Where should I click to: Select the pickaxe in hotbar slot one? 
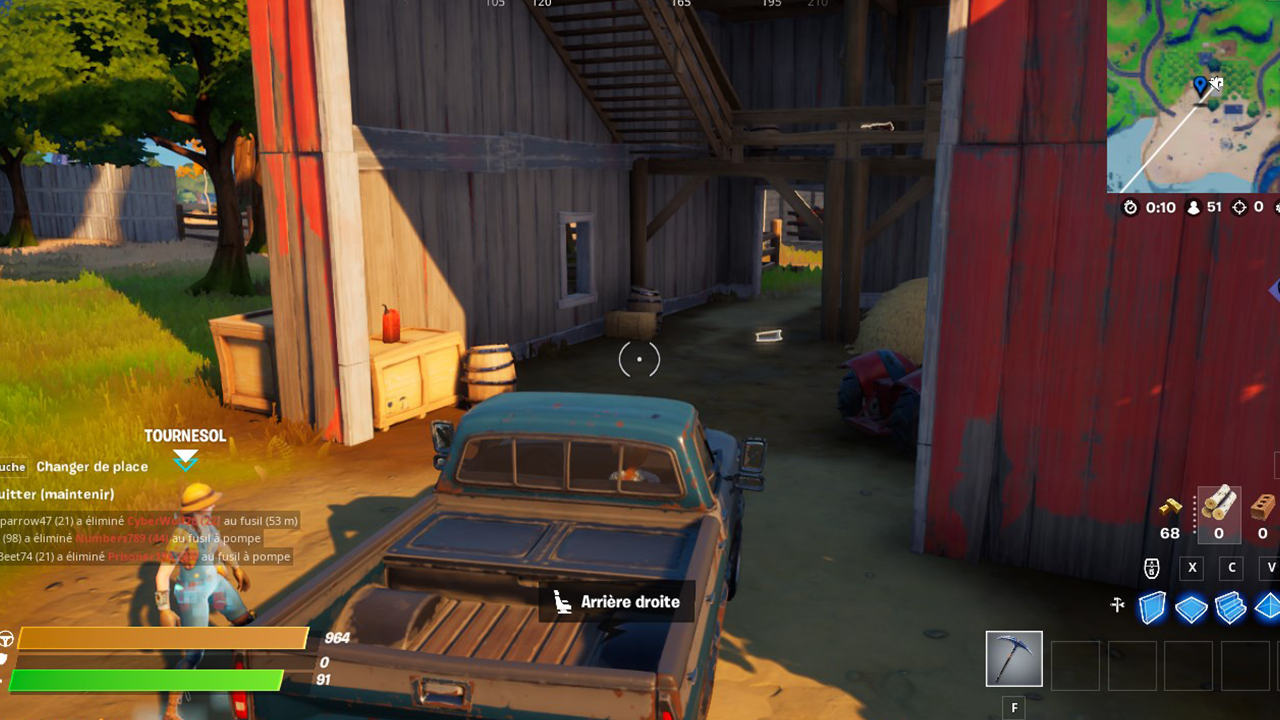[1014, 658]
